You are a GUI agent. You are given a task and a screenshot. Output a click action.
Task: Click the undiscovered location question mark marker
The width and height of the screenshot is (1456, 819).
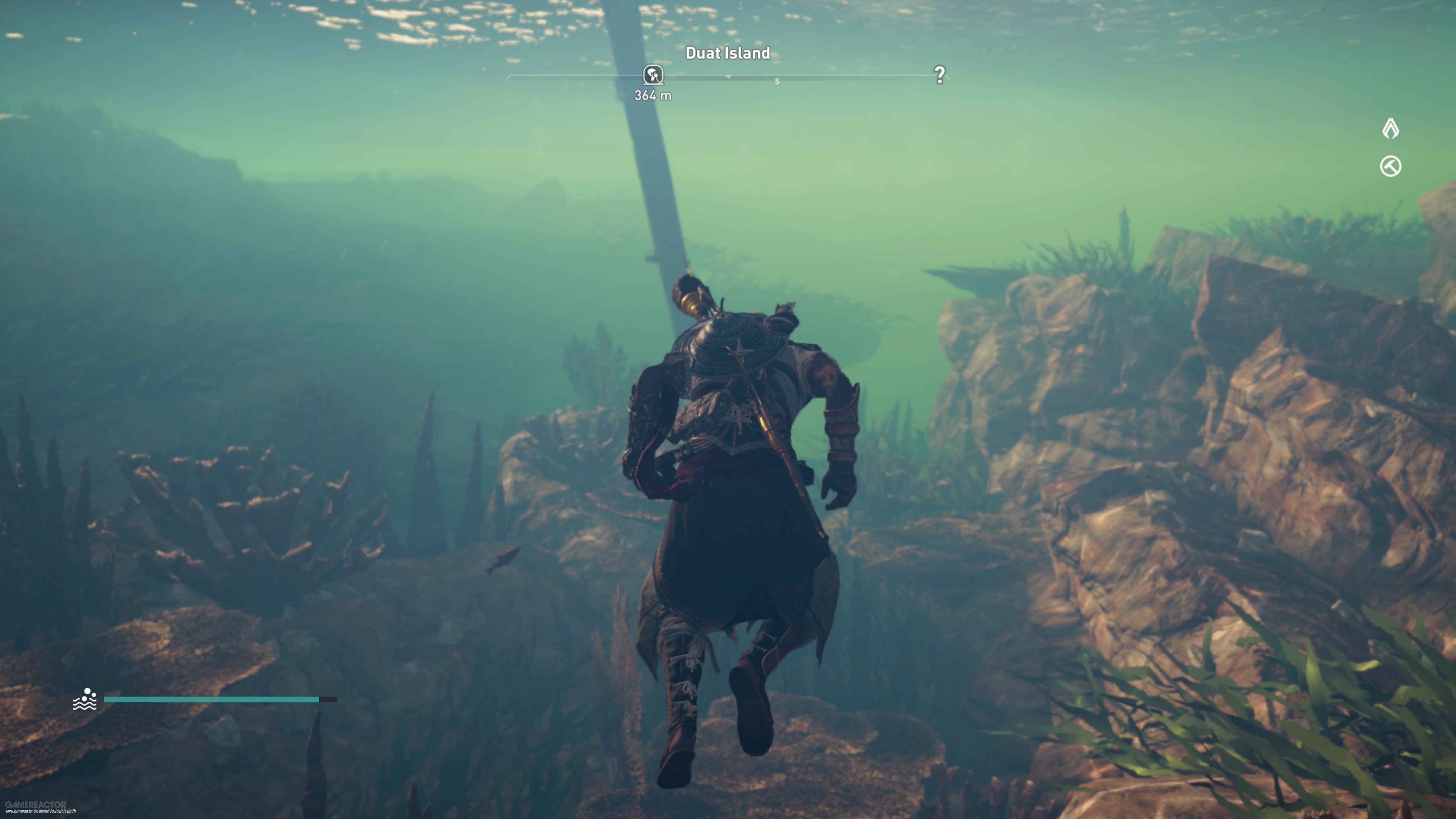[940, 75]
